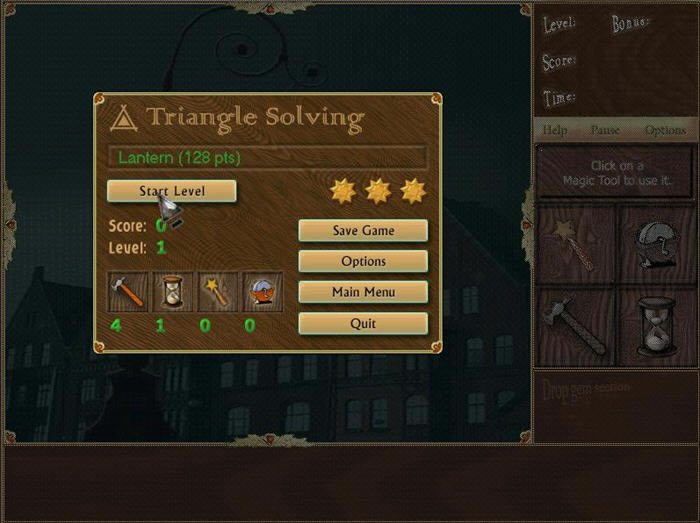Use the hourglass tool in the side panel
The width and height of the screenshot is (700, 523).
pyautogui.click(x=656, y=327)
